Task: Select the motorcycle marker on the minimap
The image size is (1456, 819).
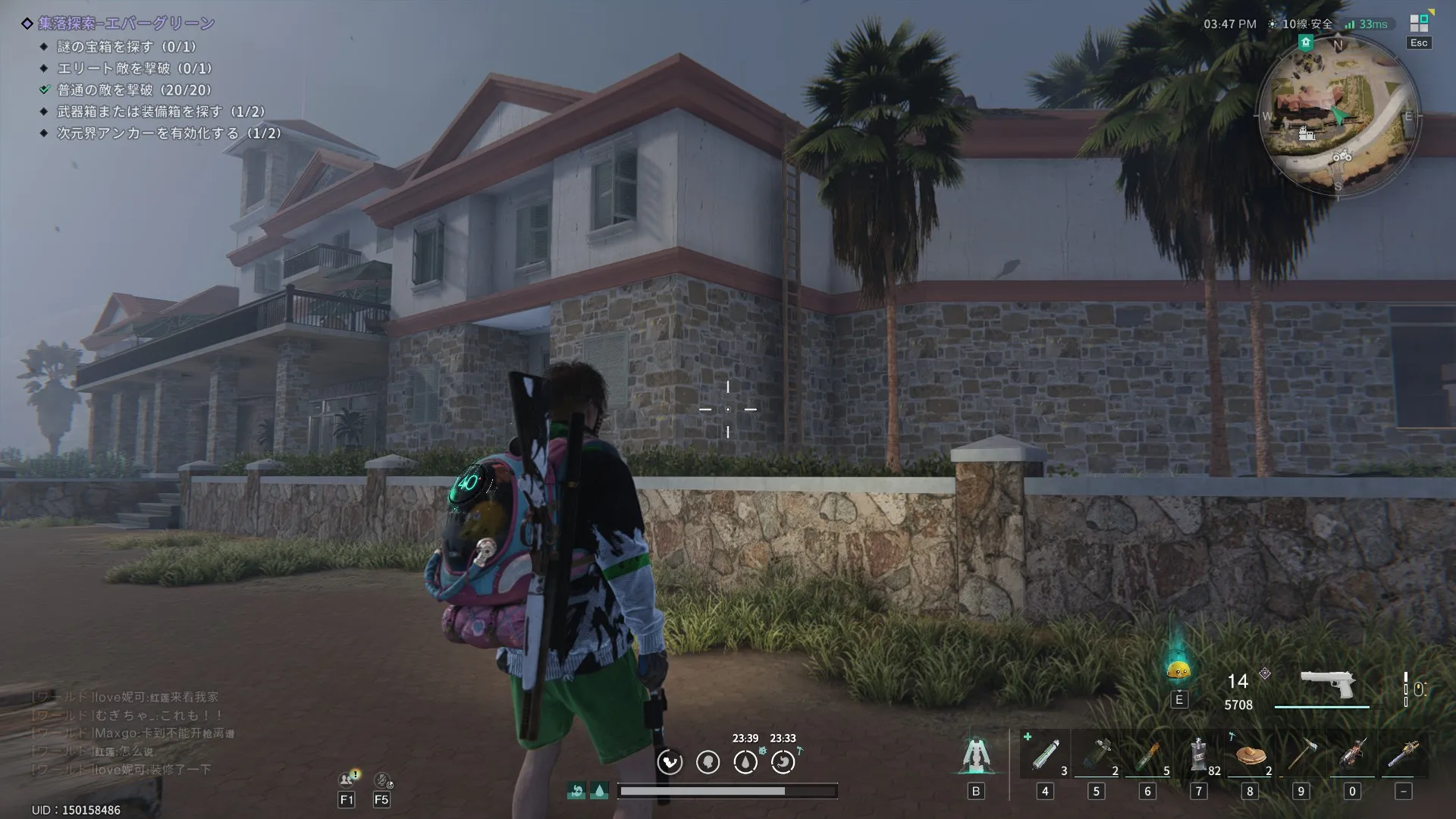Action: [1342, 157]
